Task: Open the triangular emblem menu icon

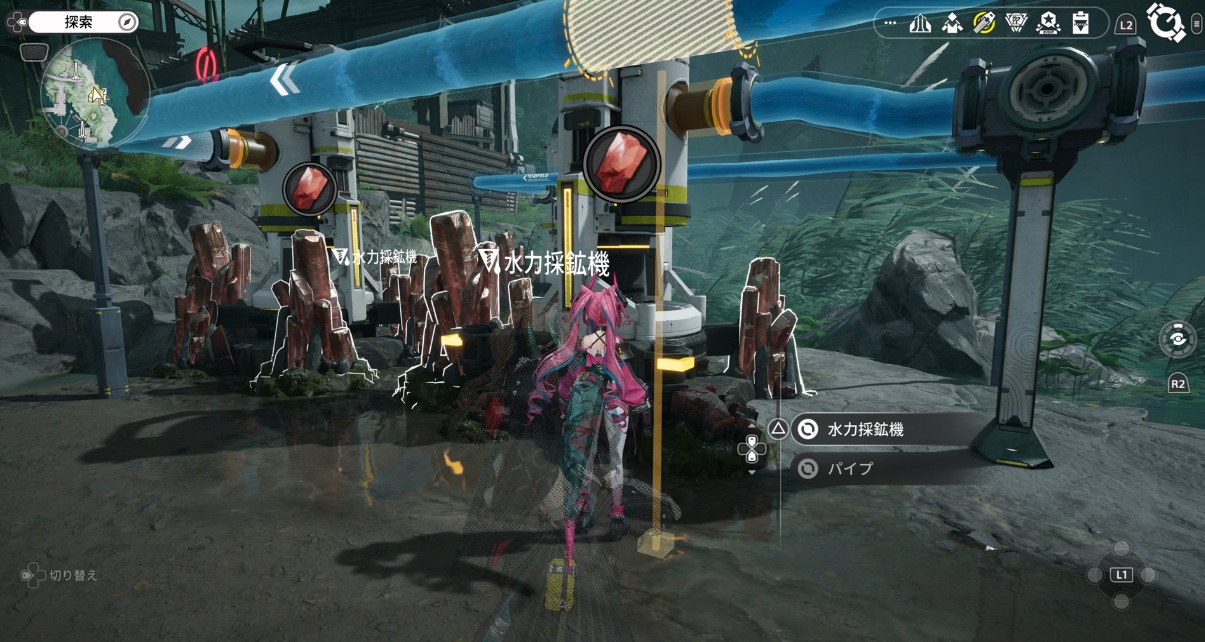Action: coord(1016,22)
